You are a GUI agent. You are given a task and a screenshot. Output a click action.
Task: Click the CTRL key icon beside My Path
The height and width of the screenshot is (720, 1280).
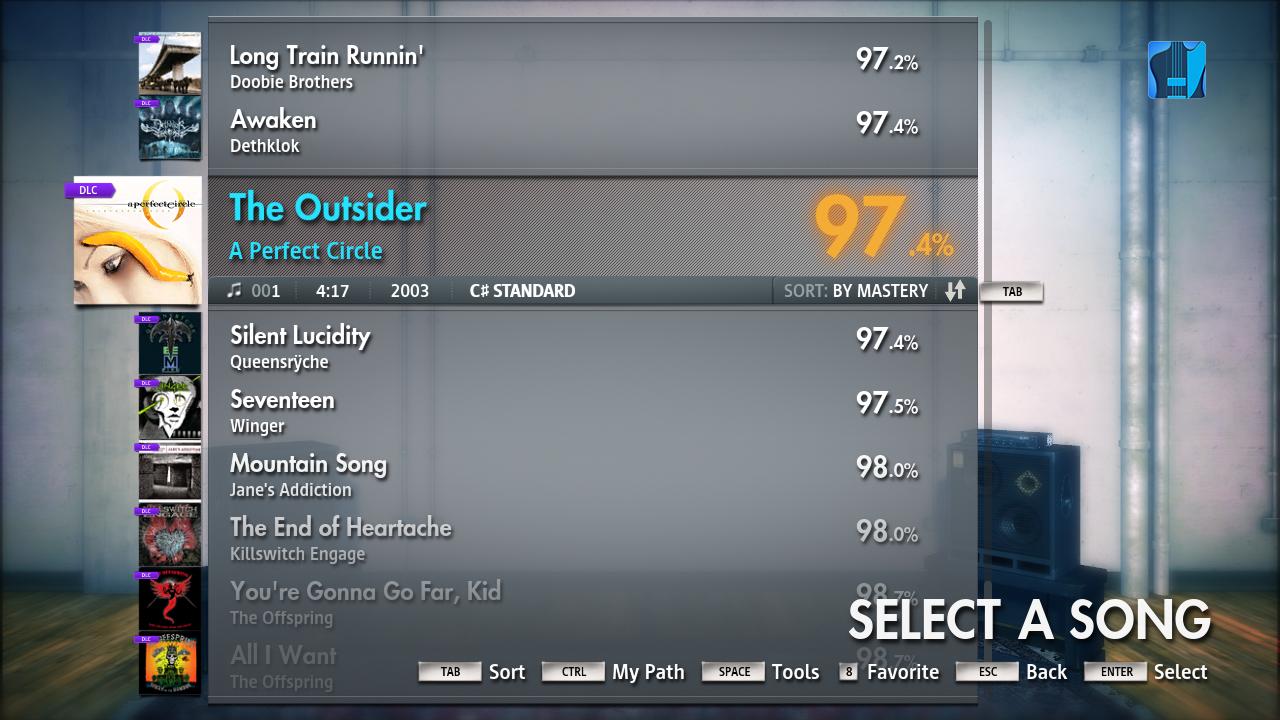pos(572,671)
